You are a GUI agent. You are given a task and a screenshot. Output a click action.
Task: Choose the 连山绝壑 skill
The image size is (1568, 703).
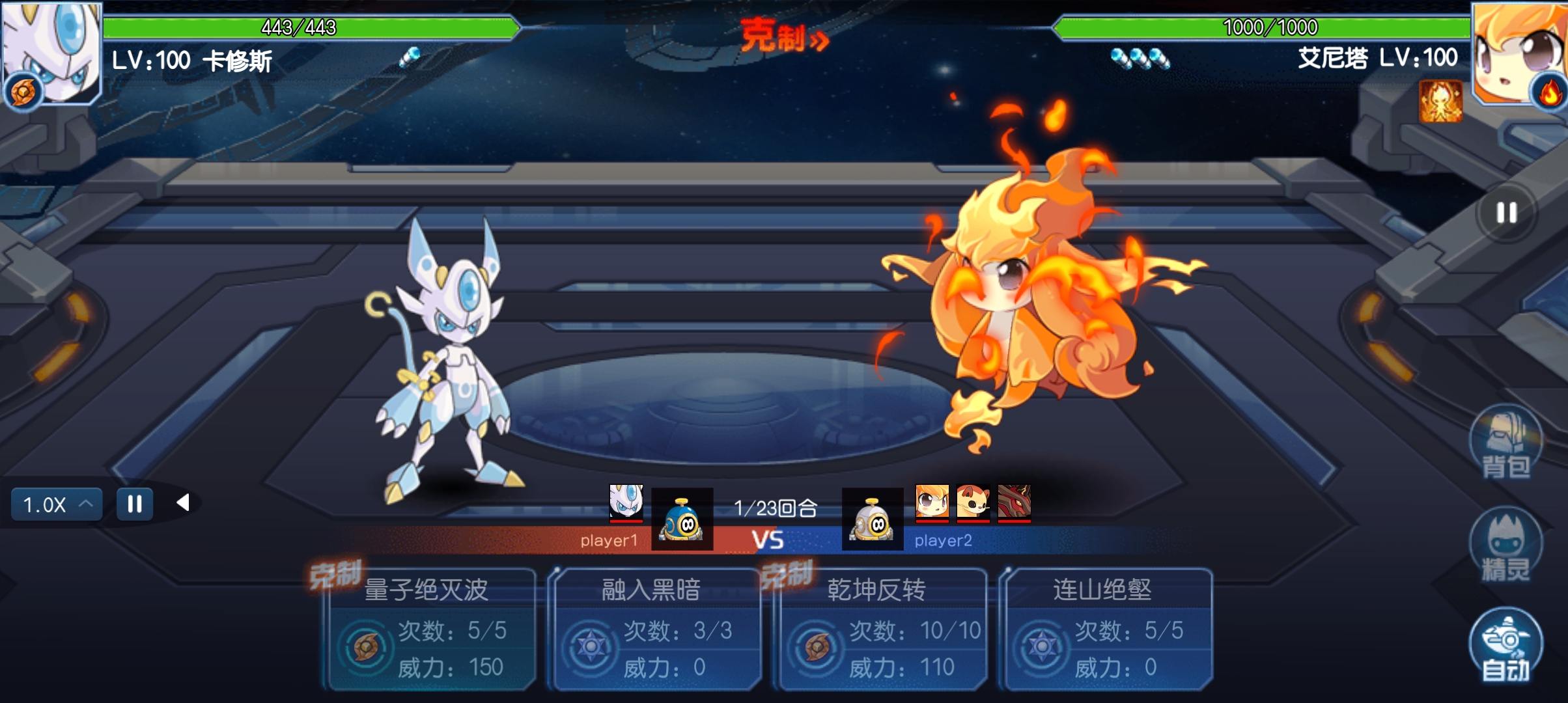tap(1107, 629)
